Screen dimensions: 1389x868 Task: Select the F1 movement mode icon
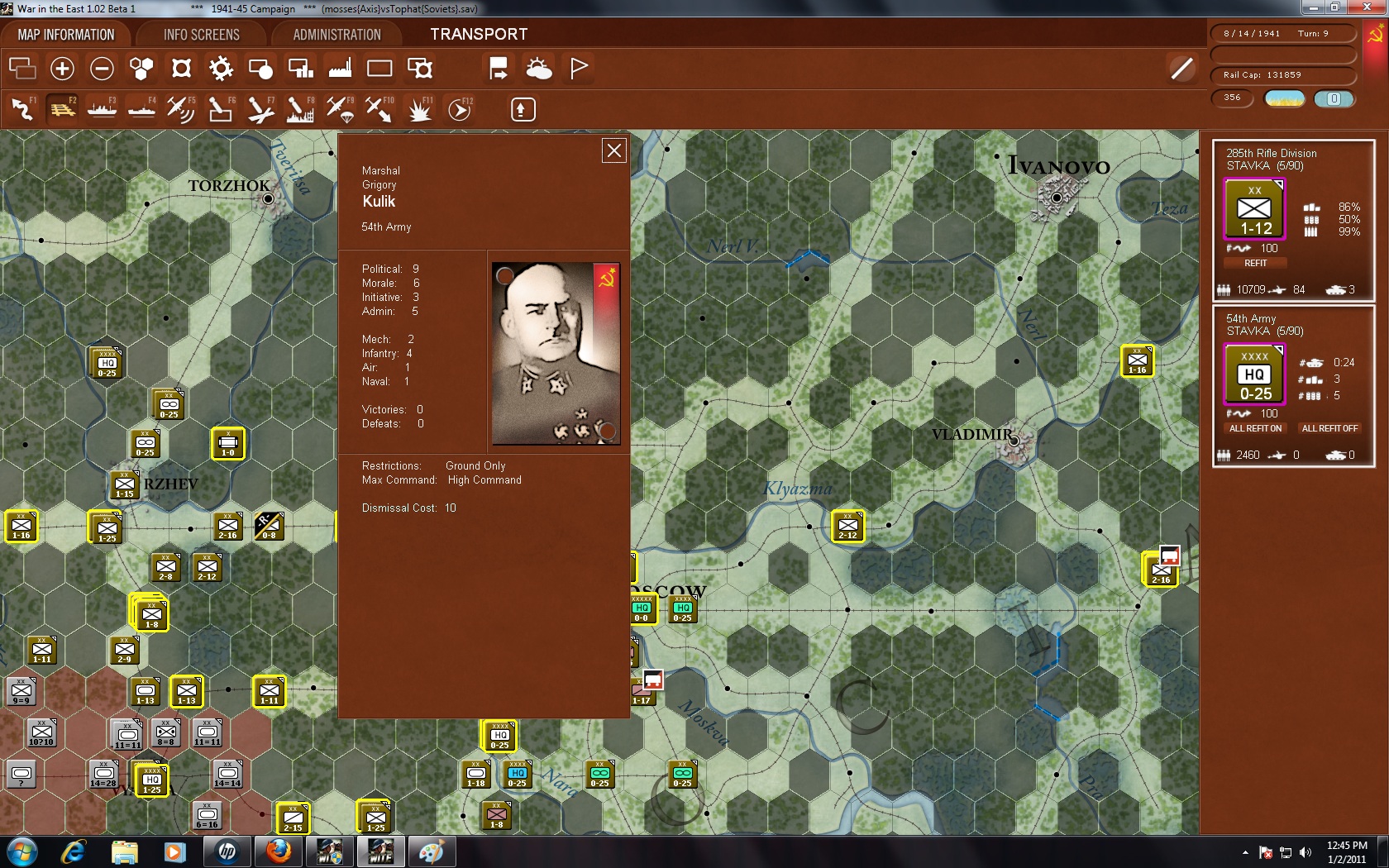[x=22, y=109]
